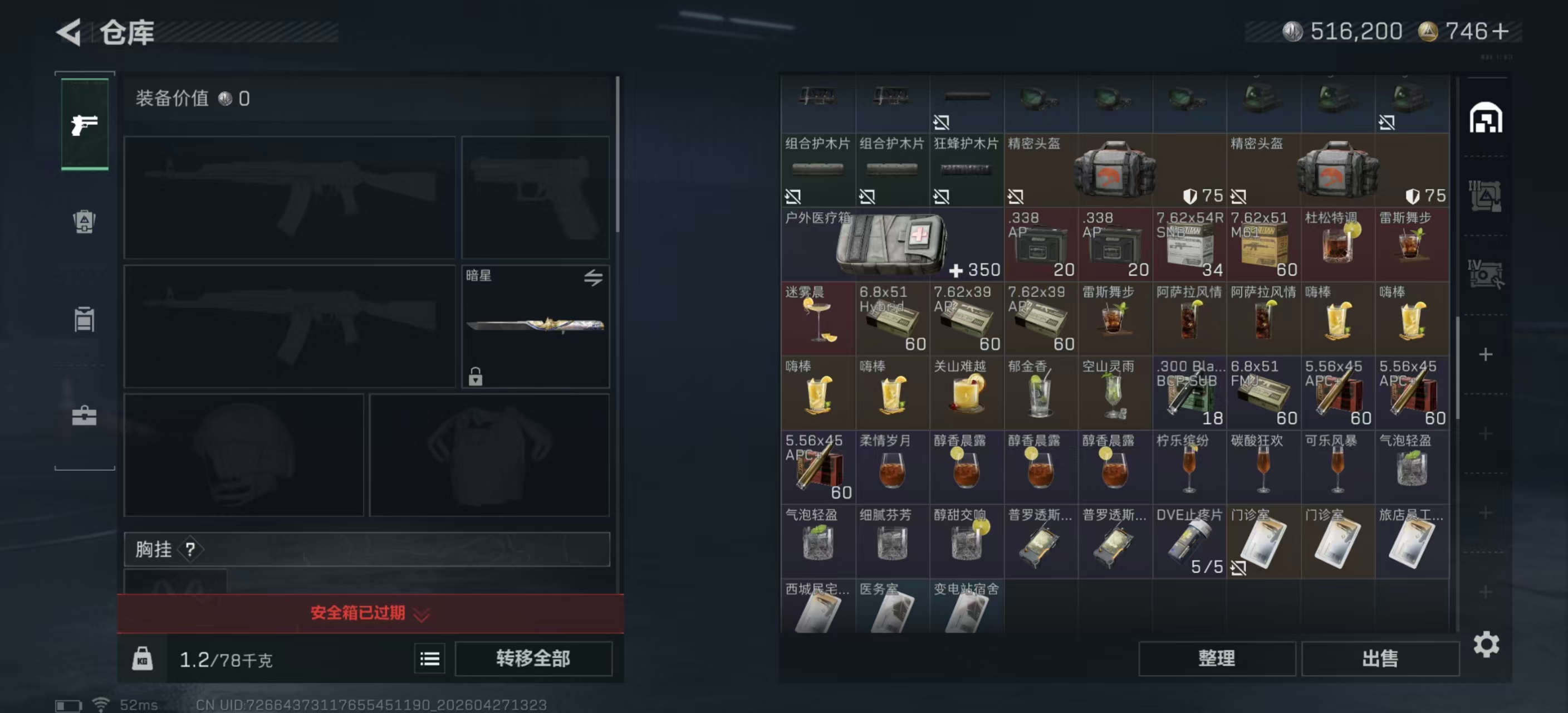Open the 胸挂 help question mark
Image resolution: width=1568 pixels, height=713 pixels.
click(192, 550)
